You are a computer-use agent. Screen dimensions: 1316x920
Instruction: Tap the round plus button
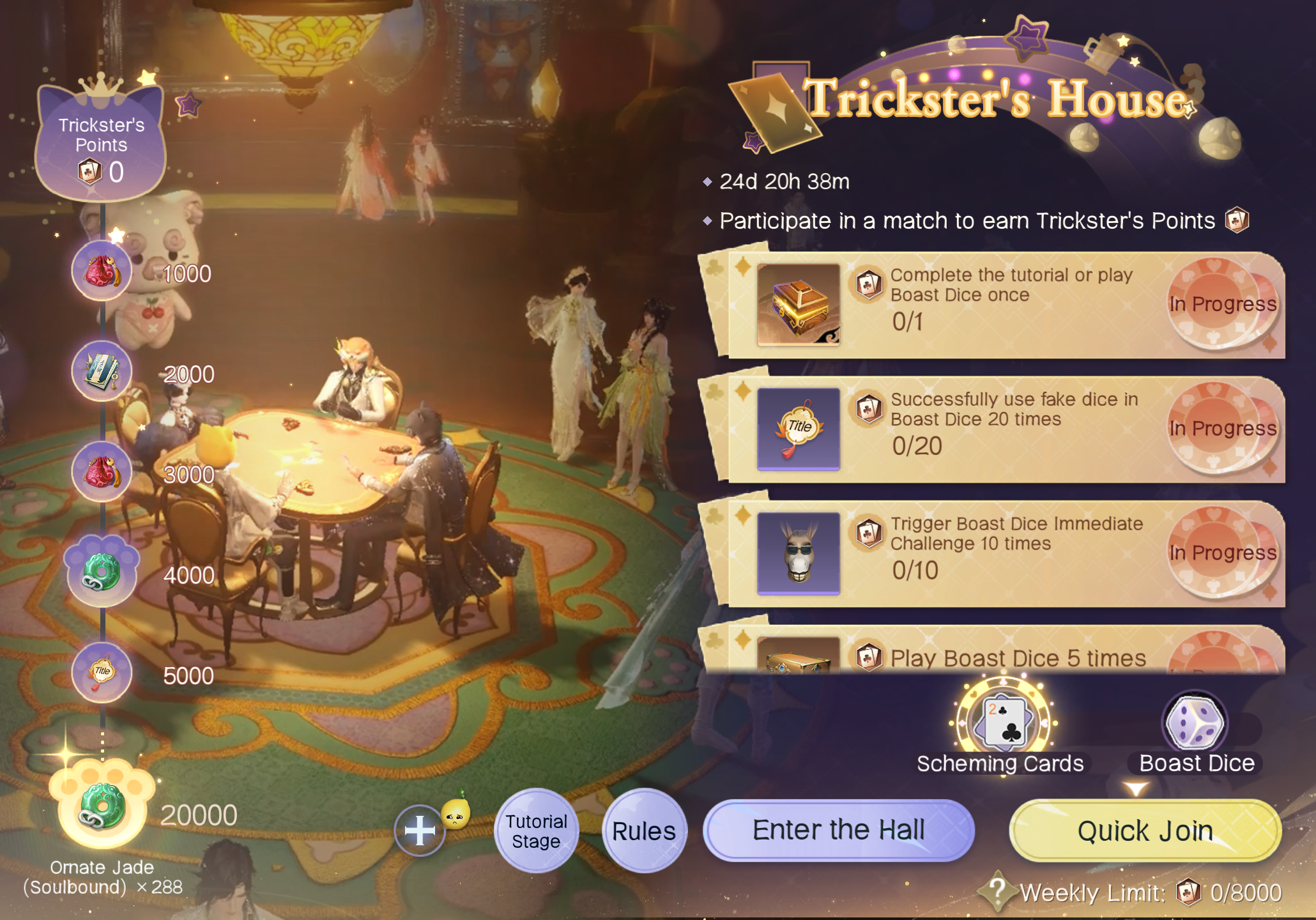pos(420,831)
